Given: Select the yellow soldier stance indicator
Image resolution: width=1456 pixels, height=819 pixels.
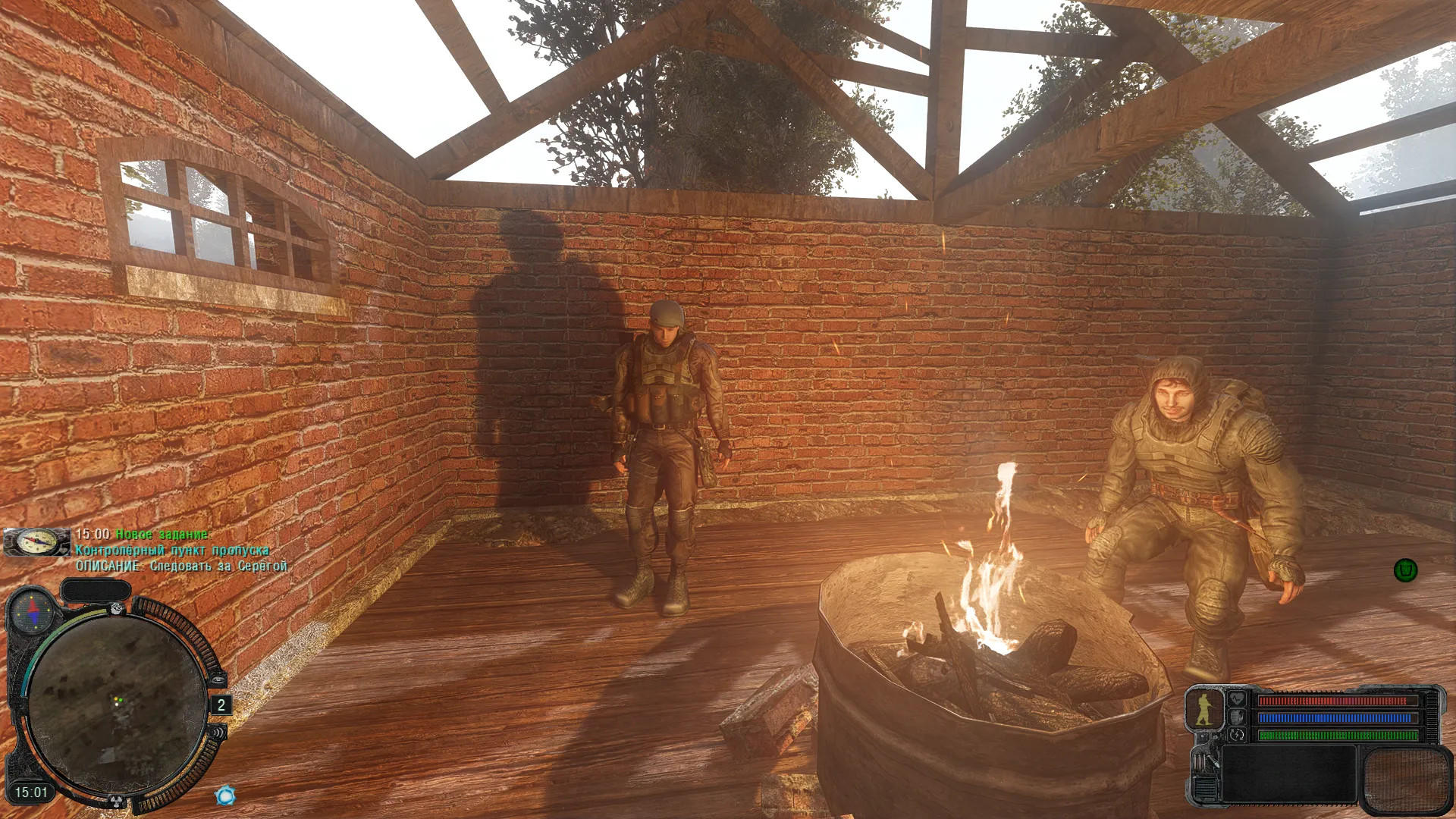Looking at the screenshot, I should 1204,709.
